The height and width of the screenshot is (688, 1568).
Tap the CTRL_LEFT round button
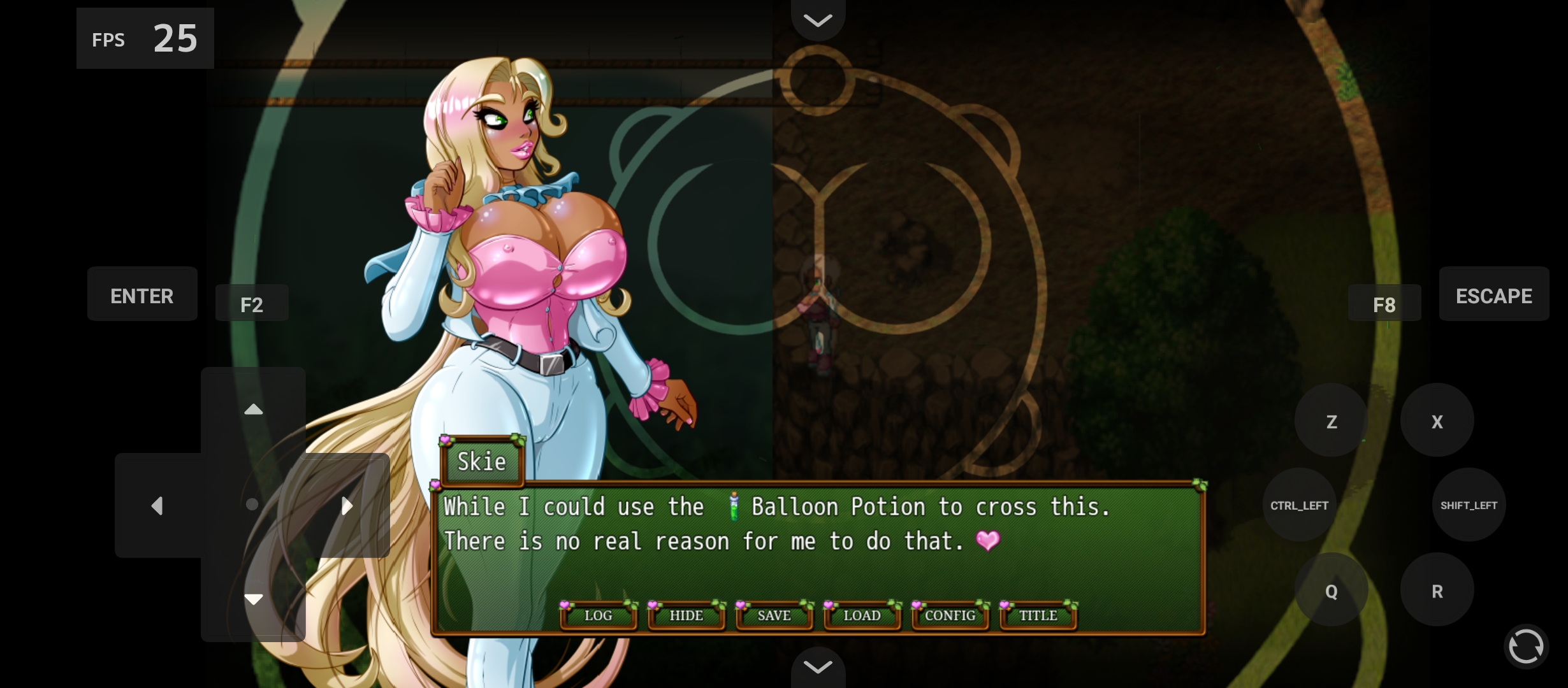click(1299, 505)
